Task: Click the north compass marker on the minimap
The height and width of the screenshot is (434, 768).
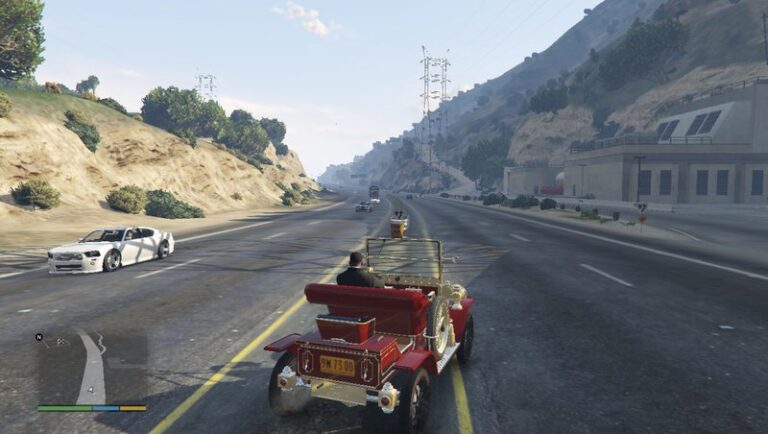Action: pyautogui.click(x=40, y=337)
